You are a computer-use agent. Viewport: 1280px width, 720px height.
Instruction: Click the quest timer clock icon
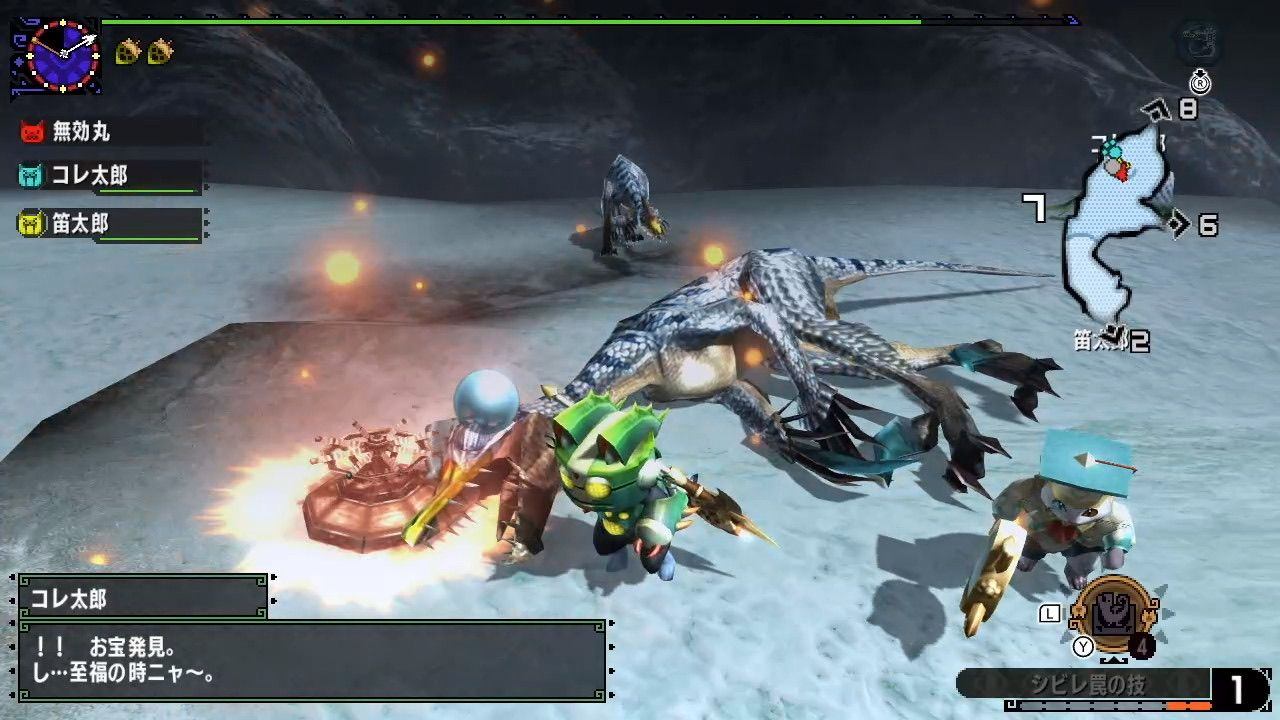pyautogui.click(x=58, y=54)
